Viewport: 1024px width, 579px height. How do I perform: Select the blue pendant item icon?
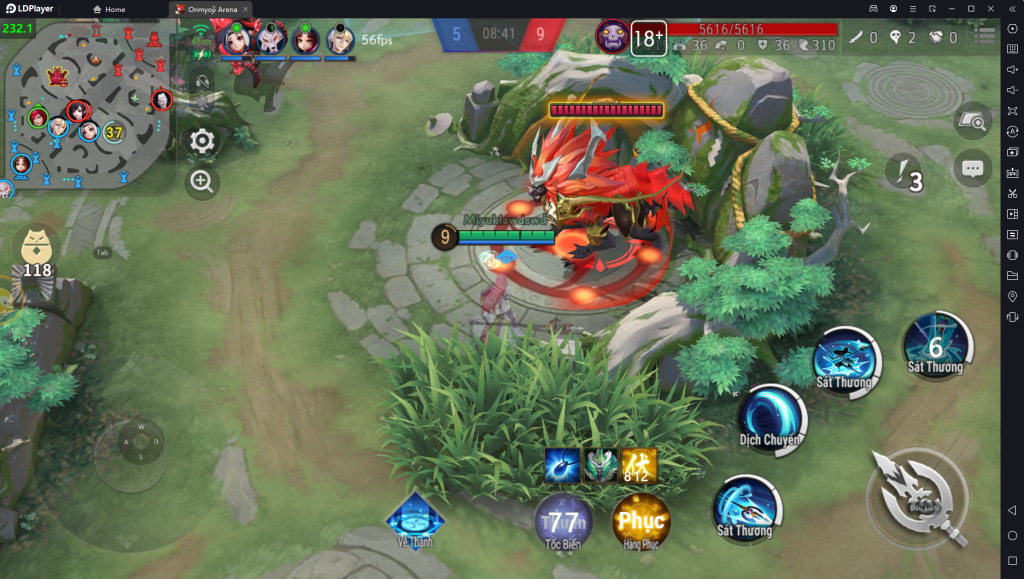coord(562,466)
